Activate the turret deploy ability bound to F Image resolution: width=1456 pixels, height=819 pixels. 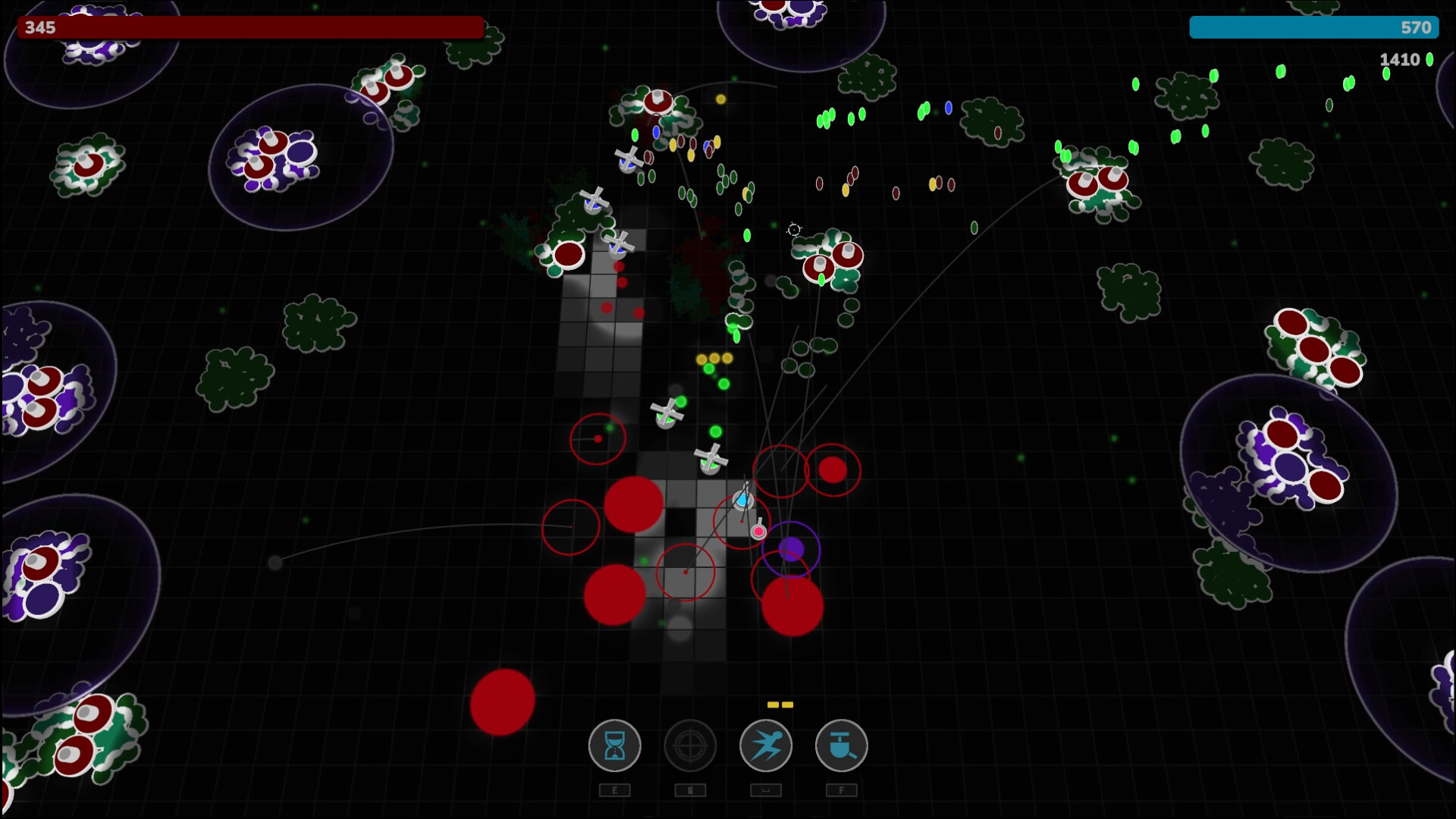tap(842, 746)
